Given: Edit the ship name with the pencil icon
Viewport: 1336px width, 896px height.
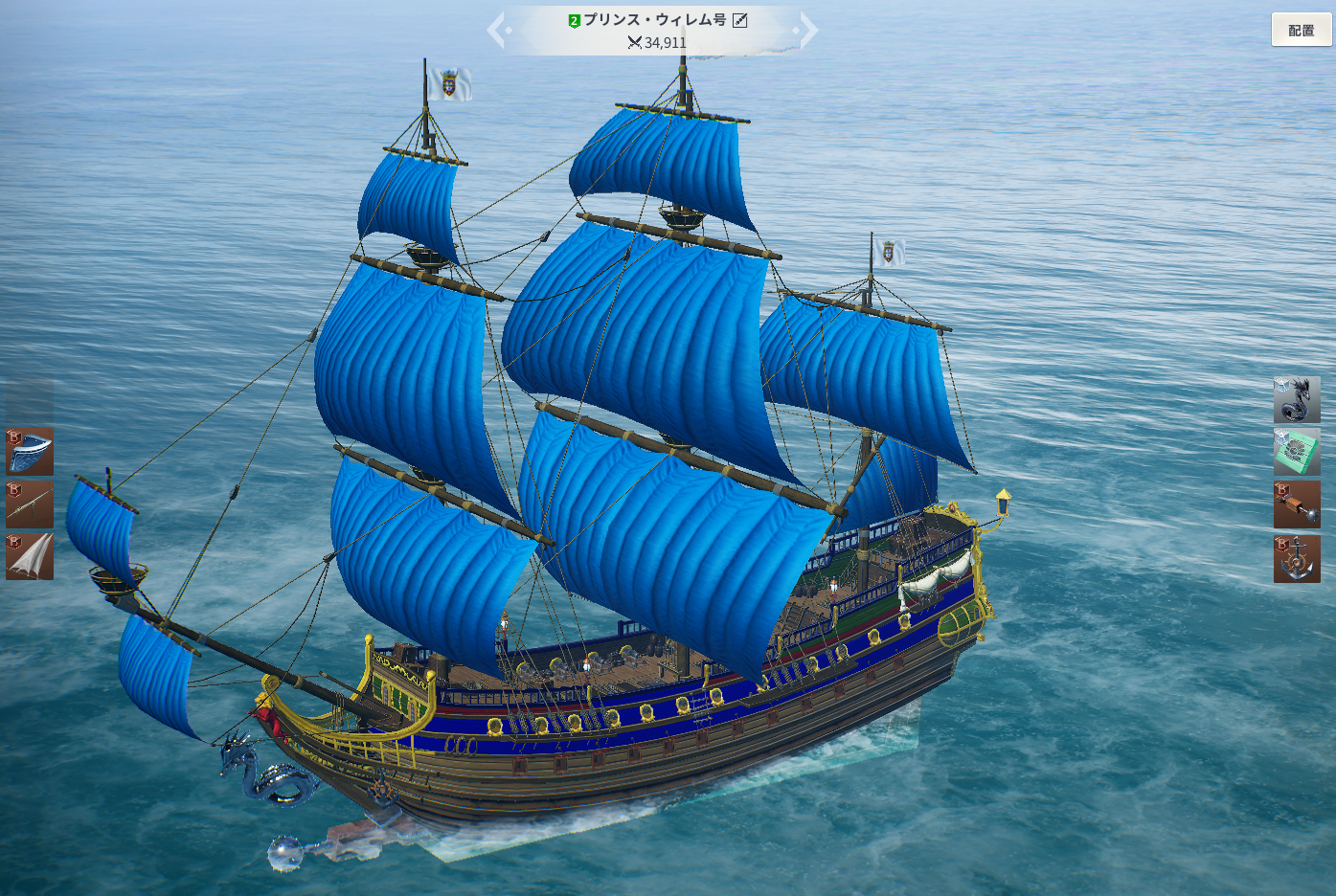Looking at the screenshot, I should [740, 20].
